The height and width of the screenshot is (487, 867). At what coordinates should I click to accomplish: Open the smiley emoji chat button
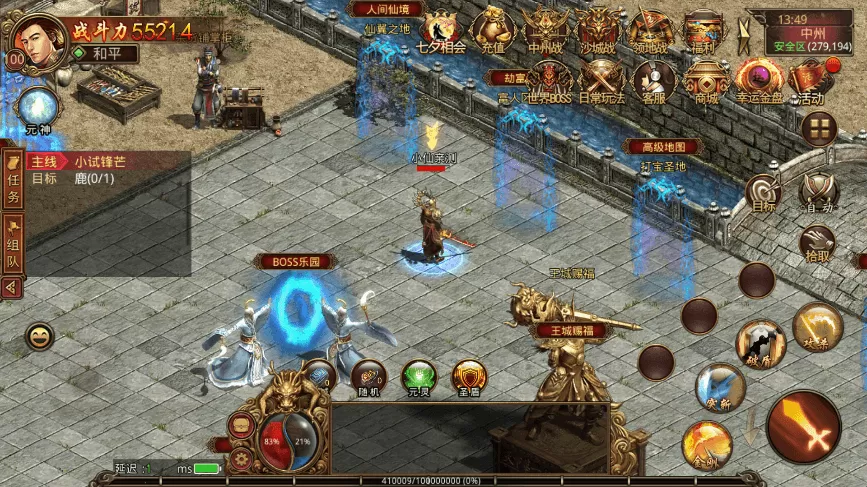(x=40, y=336)
